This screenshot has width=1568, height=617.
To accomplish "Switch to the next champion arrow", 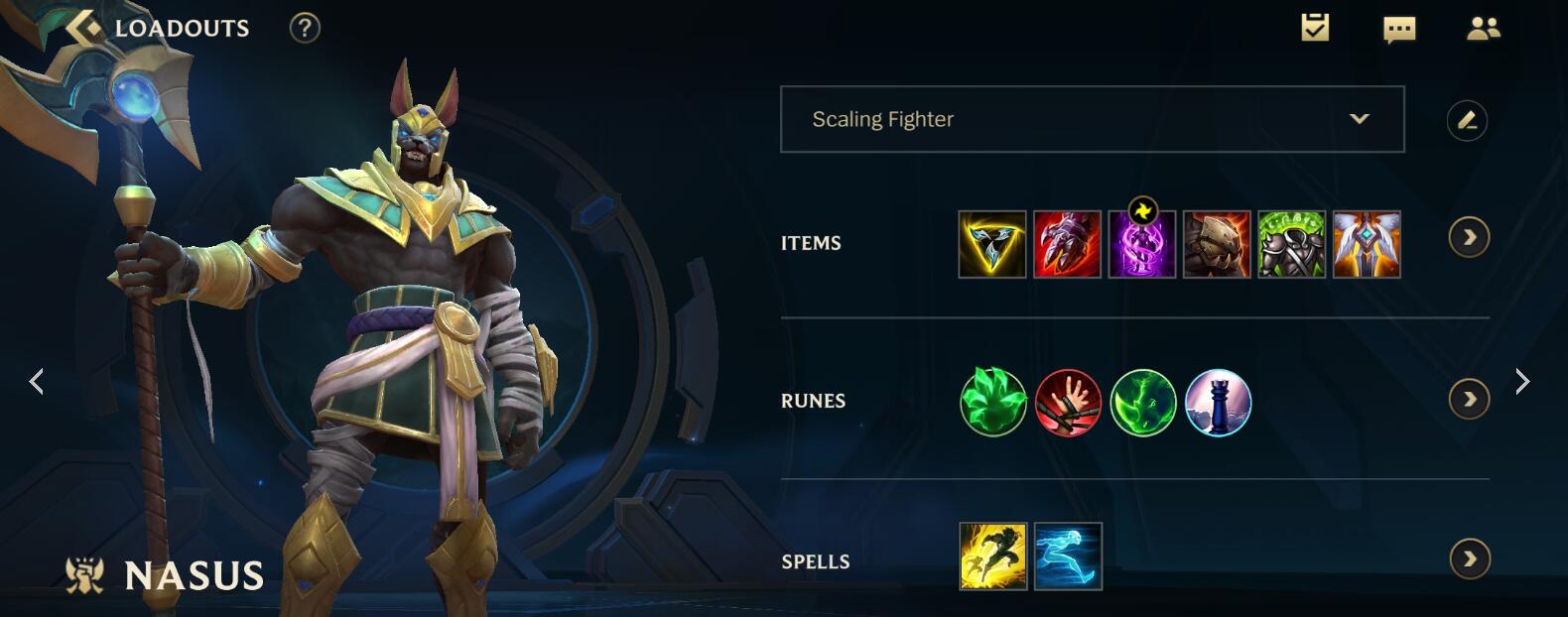I will (x=1522, y=381).
